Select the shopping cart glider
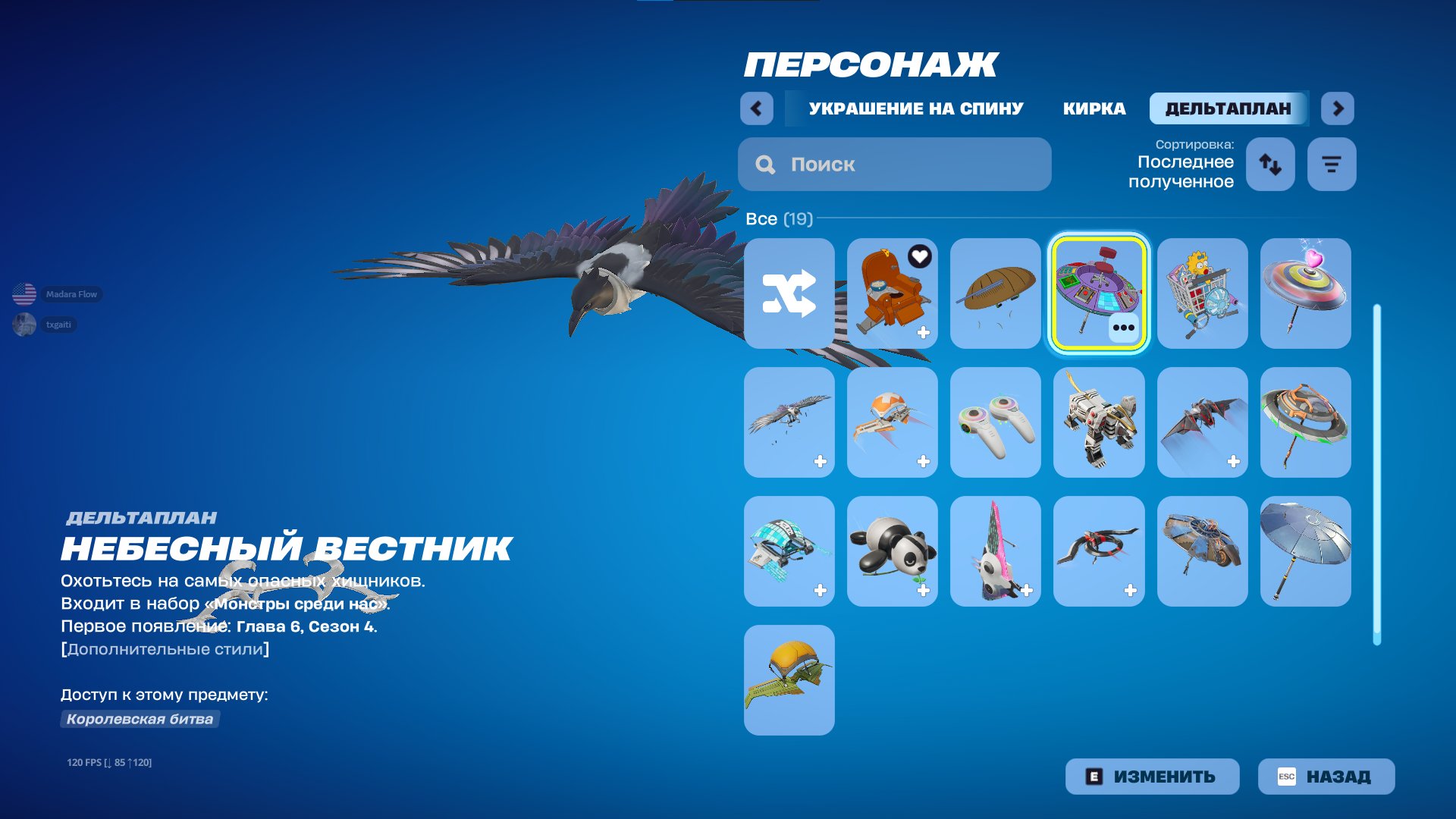 click(1202, 294)
